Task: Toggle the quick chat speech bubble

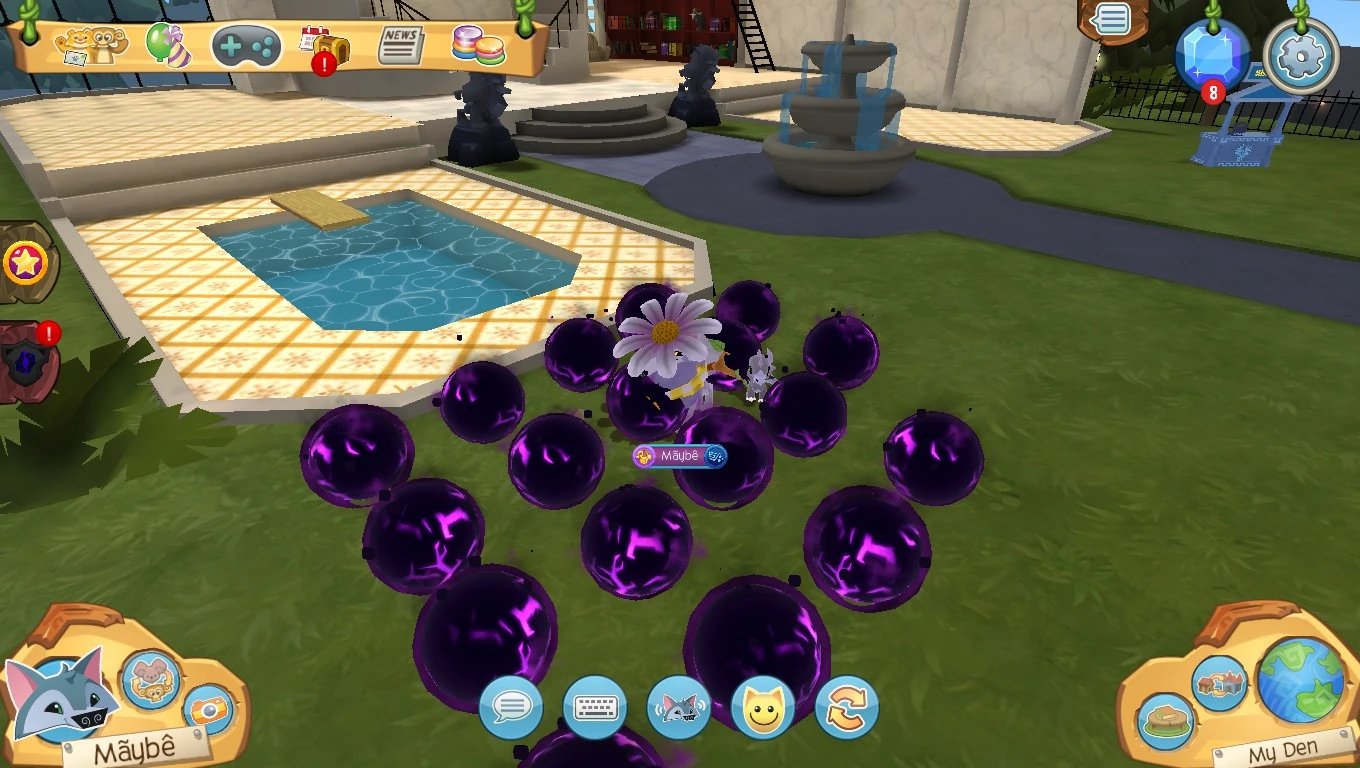Action: pos(512,707)
